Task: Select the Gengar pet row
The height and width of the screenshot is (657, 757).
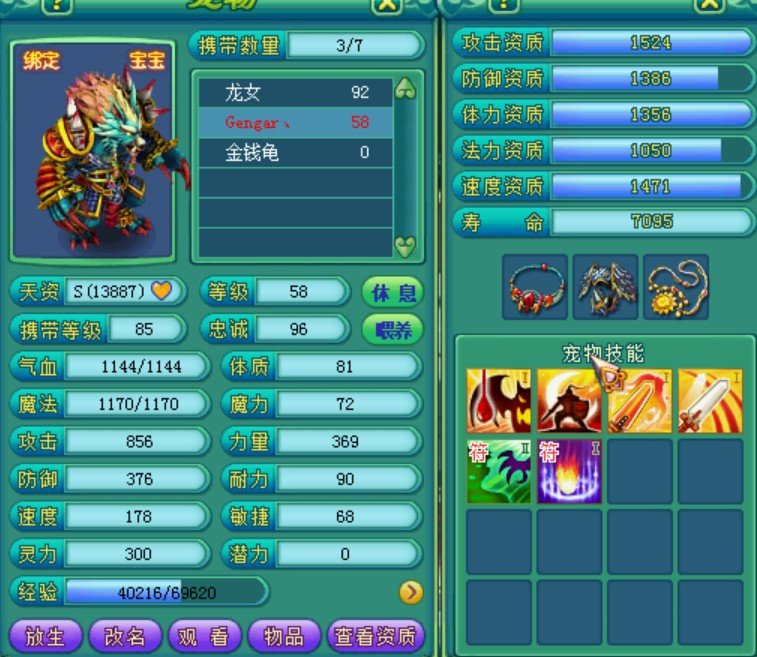Action: pyautogui.click(x=295, y=122)
